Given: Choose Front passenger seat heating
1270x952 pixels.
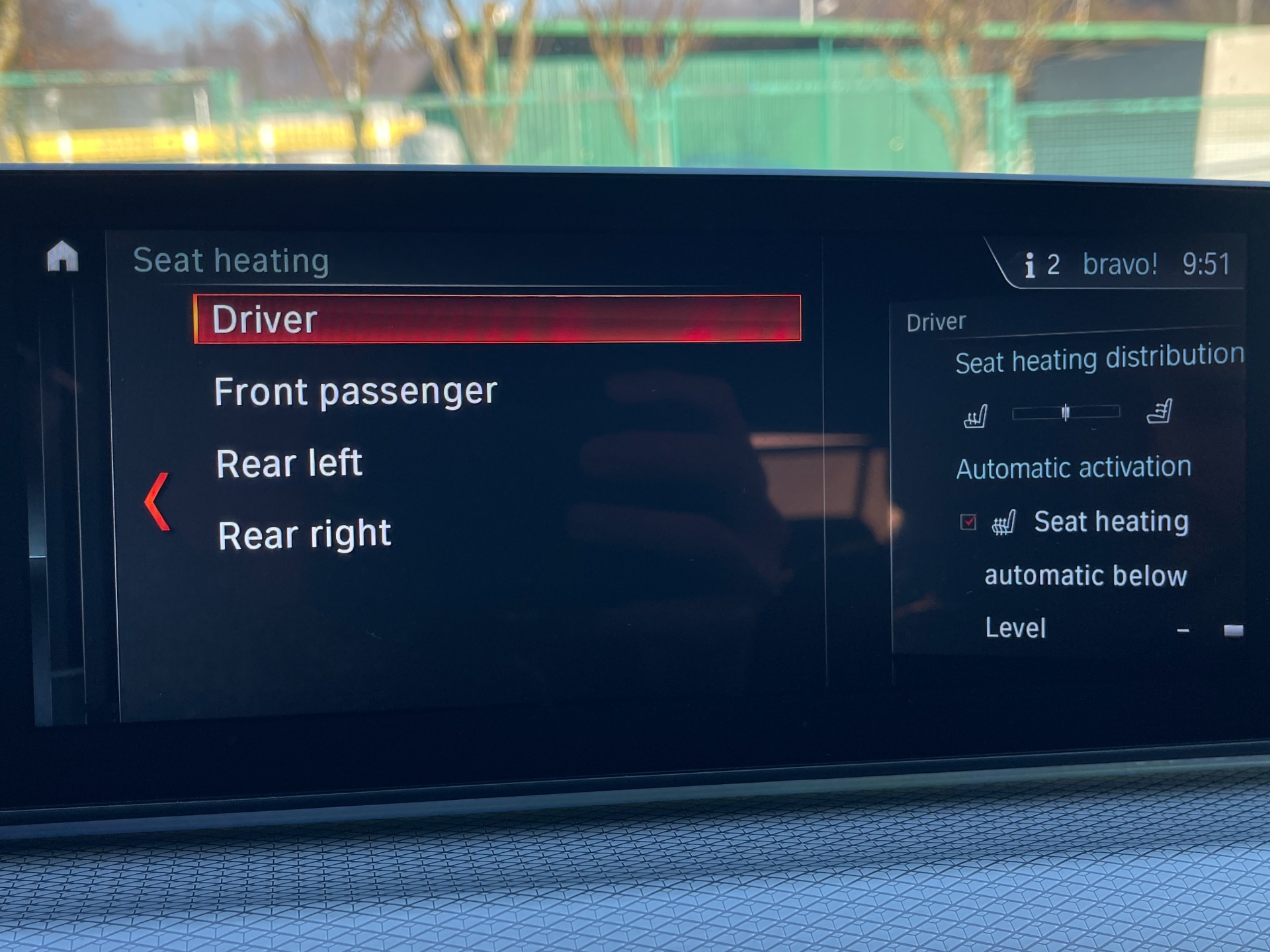Looking at the screenshot, I should pyautogui.click(x=355, y=391).
